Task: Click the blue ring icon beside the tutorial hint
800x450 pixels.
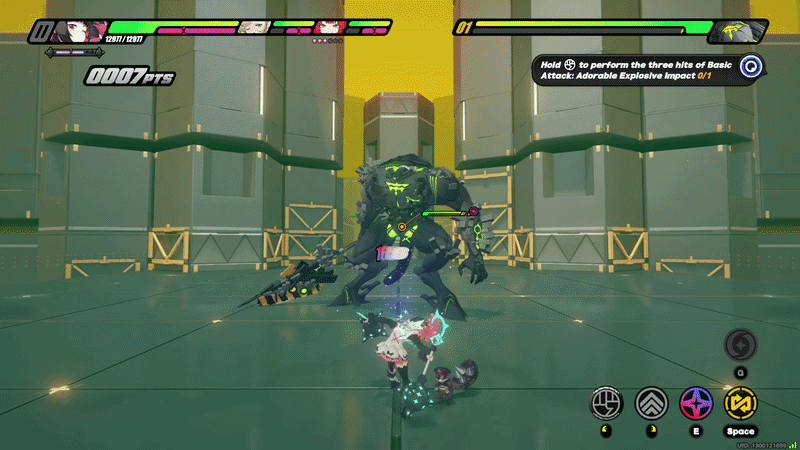Action: pos(752,67)
